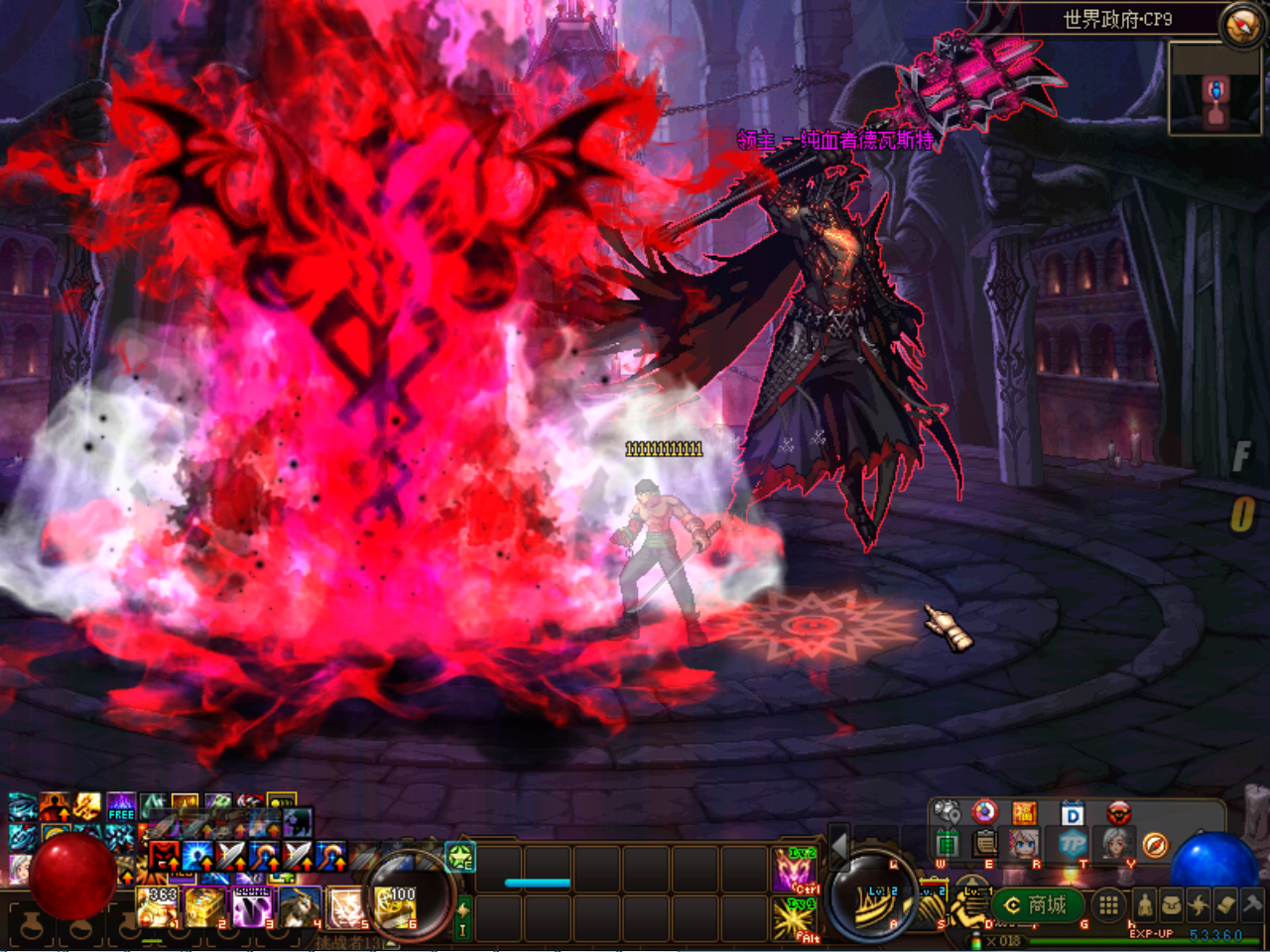1270x952 pixels.
Task: Open the TP skill shop icon
Action: pyautogui.click(x=1071, y=844)
